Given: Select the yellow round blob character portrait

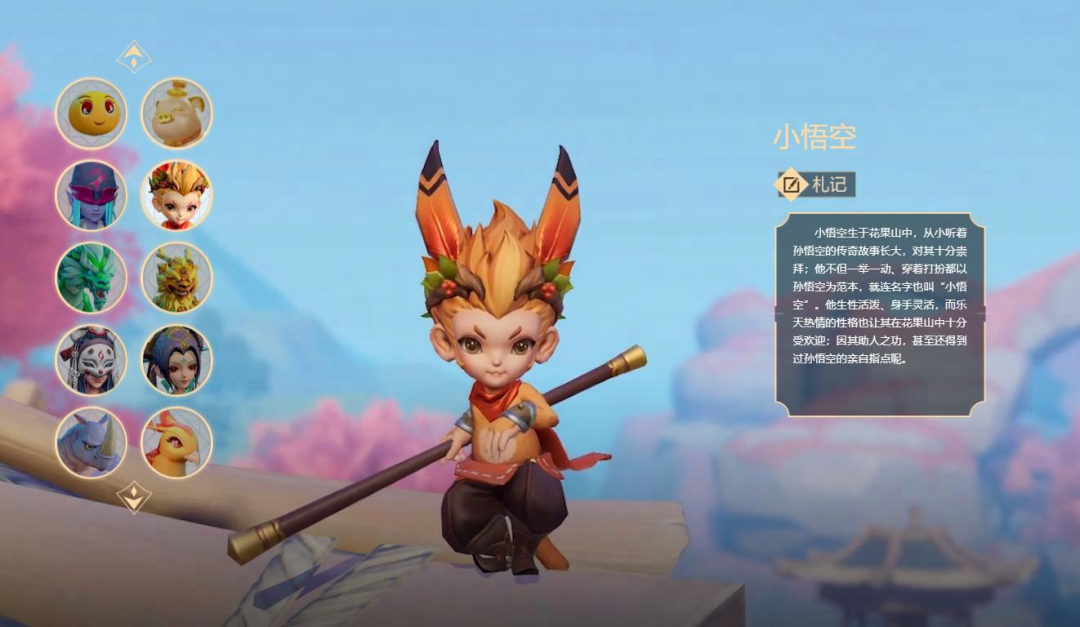Looking at the screenshot, I should (91, 114).
